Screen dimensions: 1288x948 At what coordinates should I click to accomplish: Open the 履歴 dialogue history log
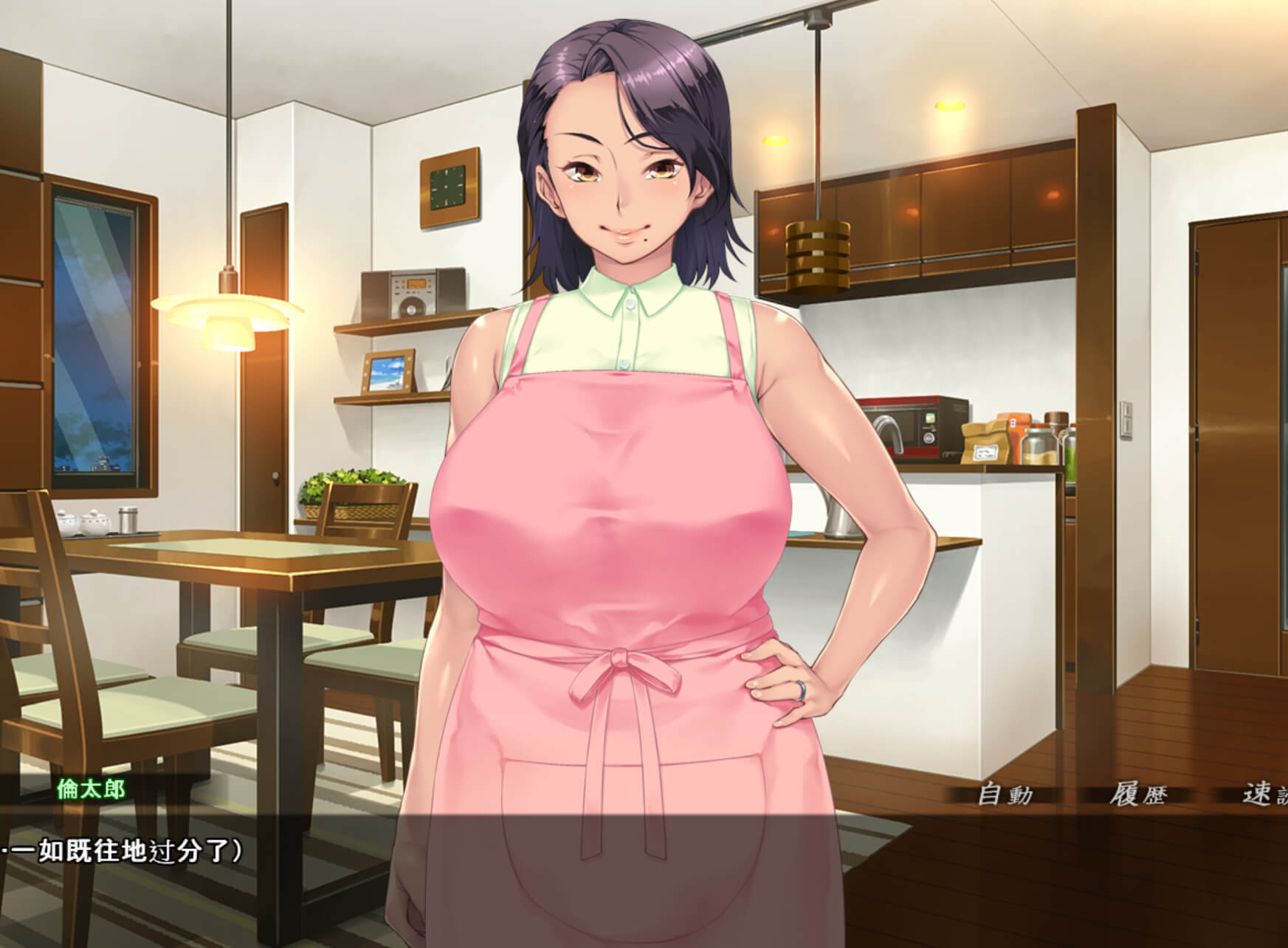click(x=1137, y=795)
